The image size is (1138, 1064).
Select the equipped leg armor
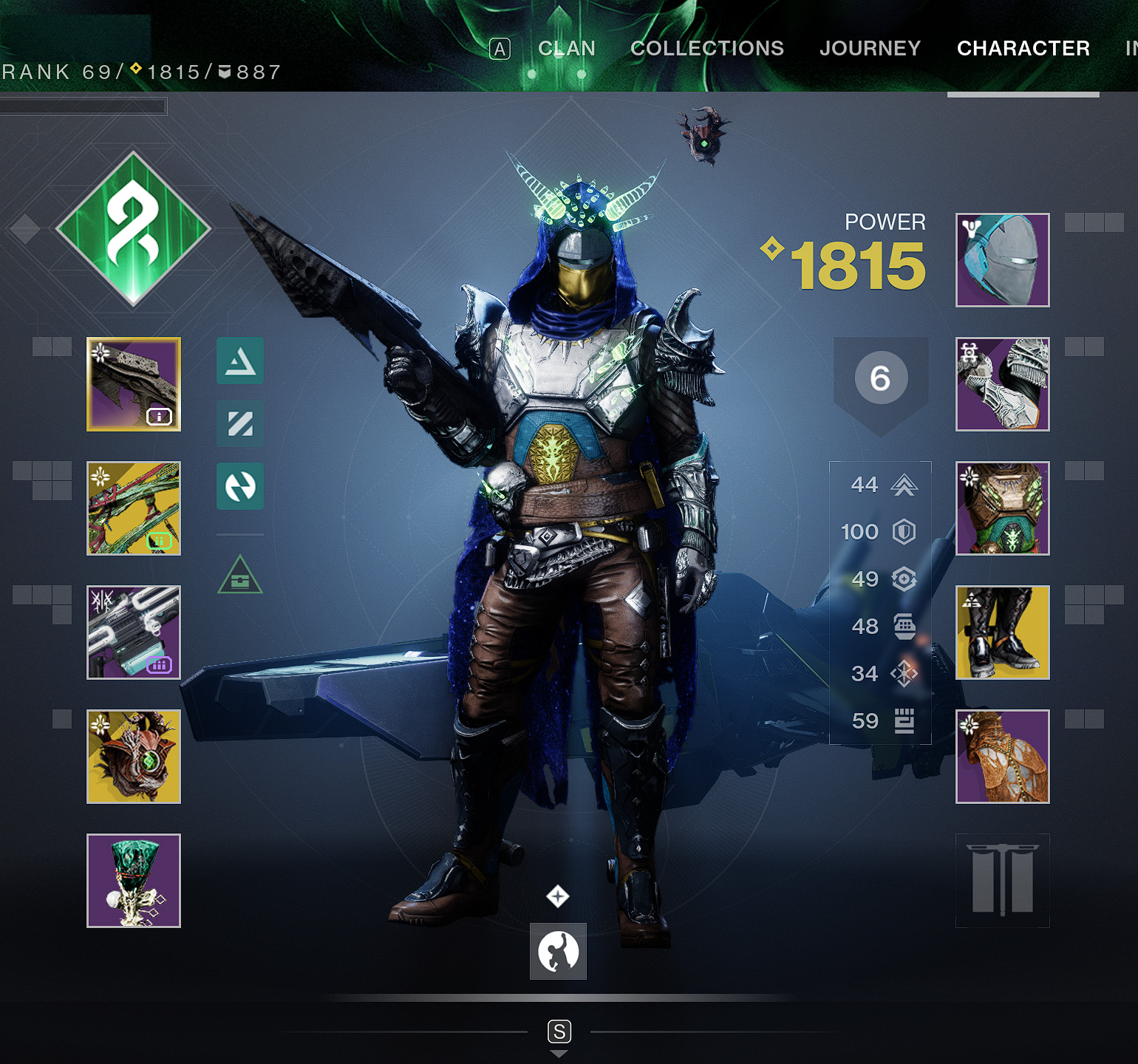tap(1002, 633)
